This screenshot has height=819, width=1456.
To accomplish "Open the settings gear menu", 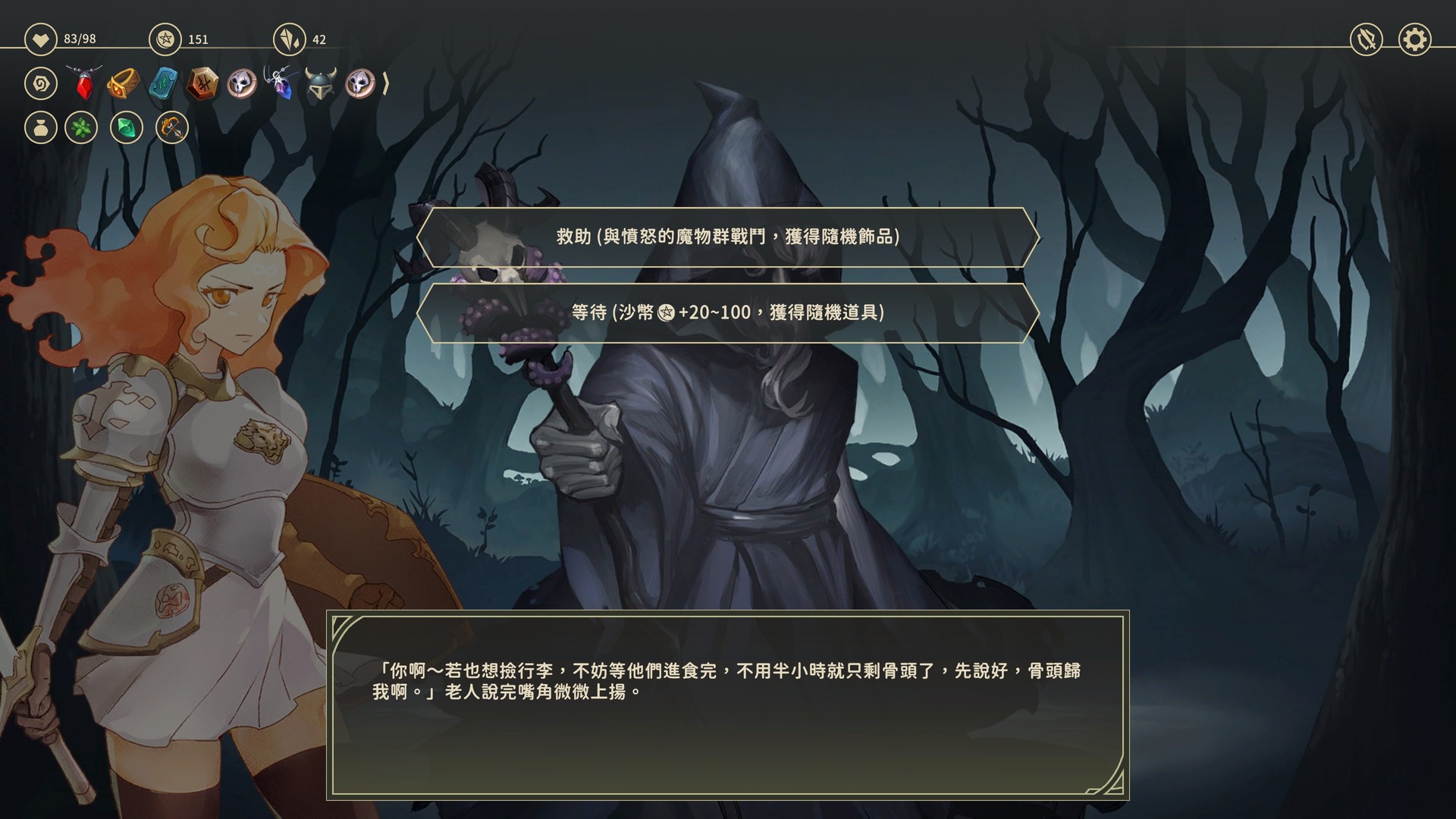I will point(1413,39).
